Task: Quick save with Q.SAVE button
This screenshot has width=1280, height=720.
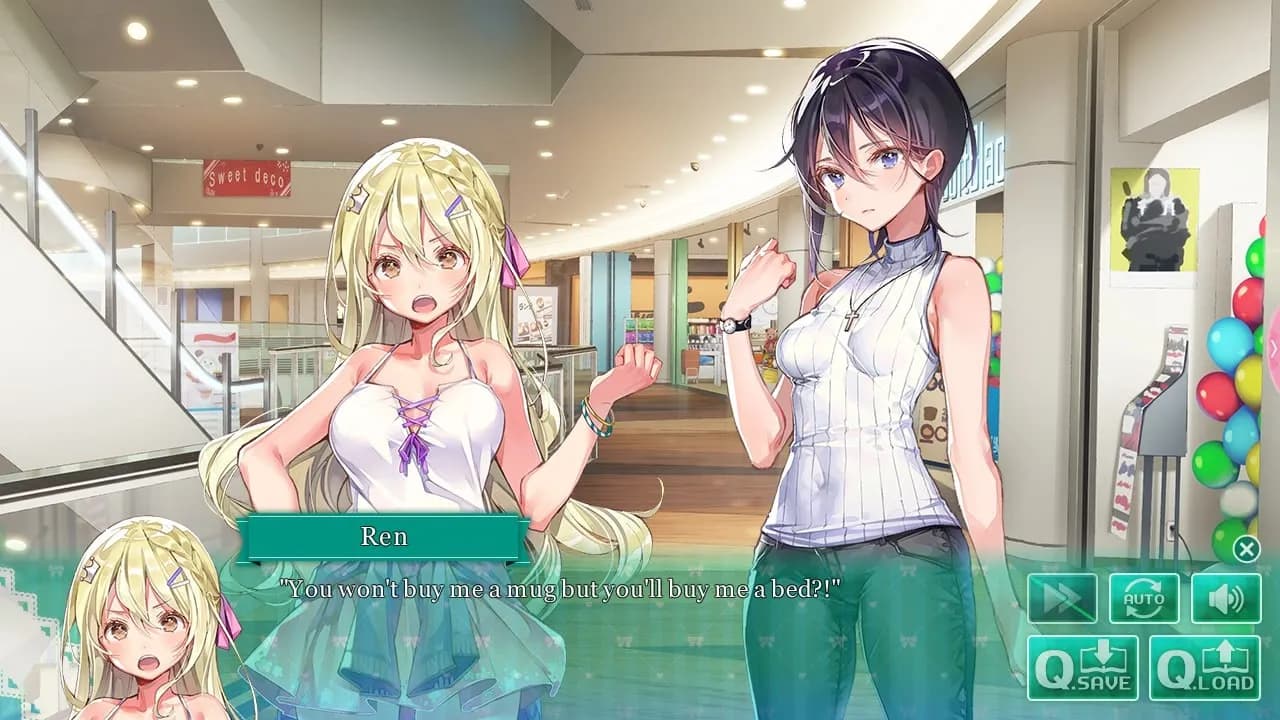Action: (x=1083, y=667)
